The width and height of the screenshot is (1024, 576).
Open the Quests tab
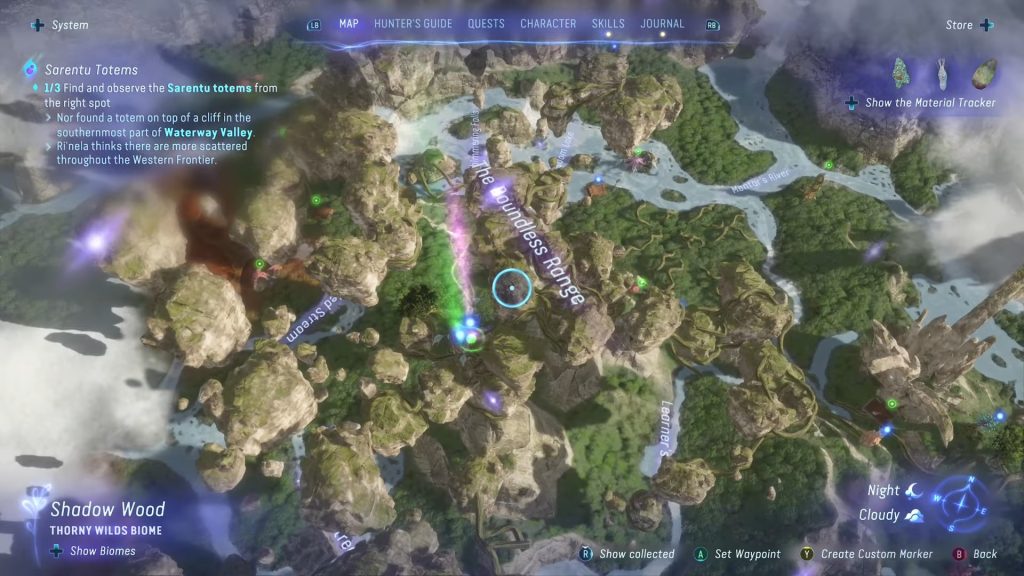click(486, 24)
